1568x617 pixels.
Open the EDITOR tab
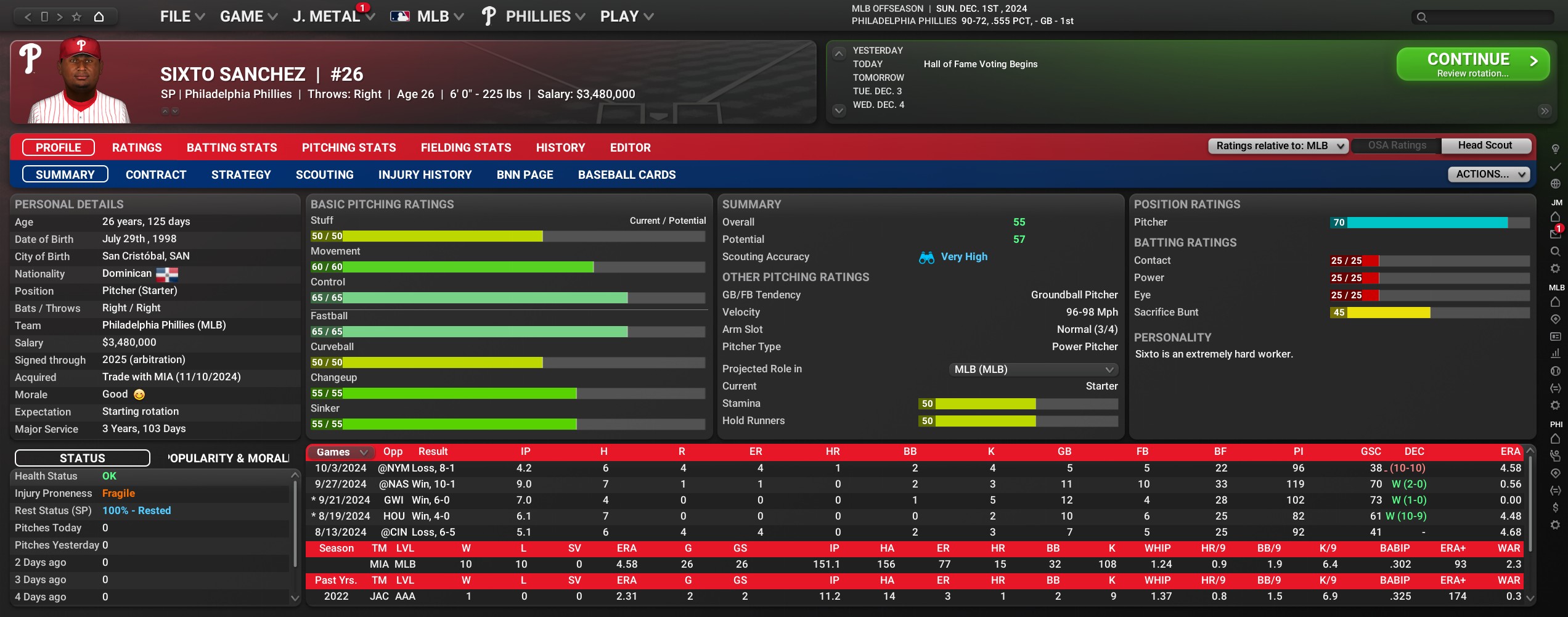(x=630, y=148)
